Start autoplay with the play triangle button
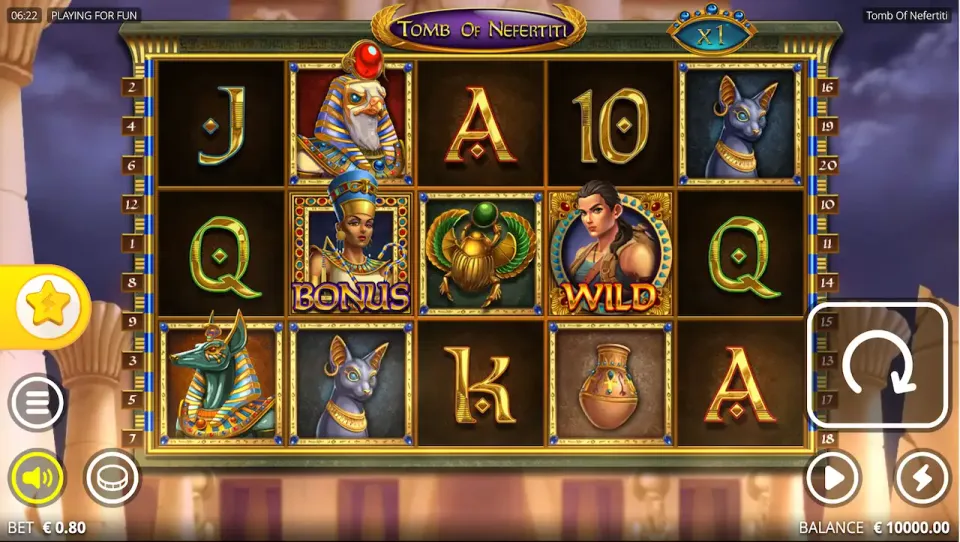960x542 pixels. [833, 479]
